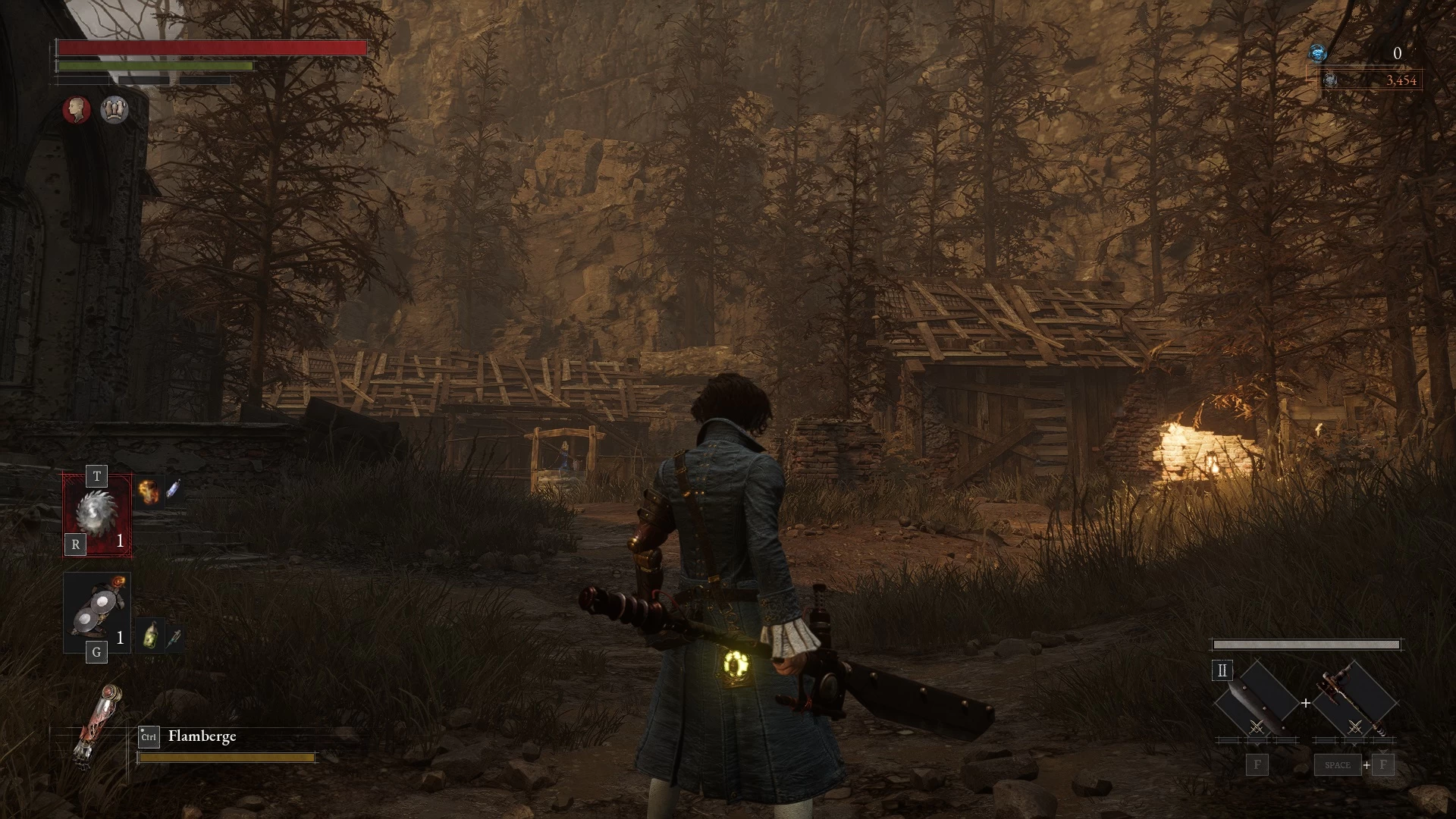Select the small syringe item icon
The image size is (1456, 819).
coord(174,639)
